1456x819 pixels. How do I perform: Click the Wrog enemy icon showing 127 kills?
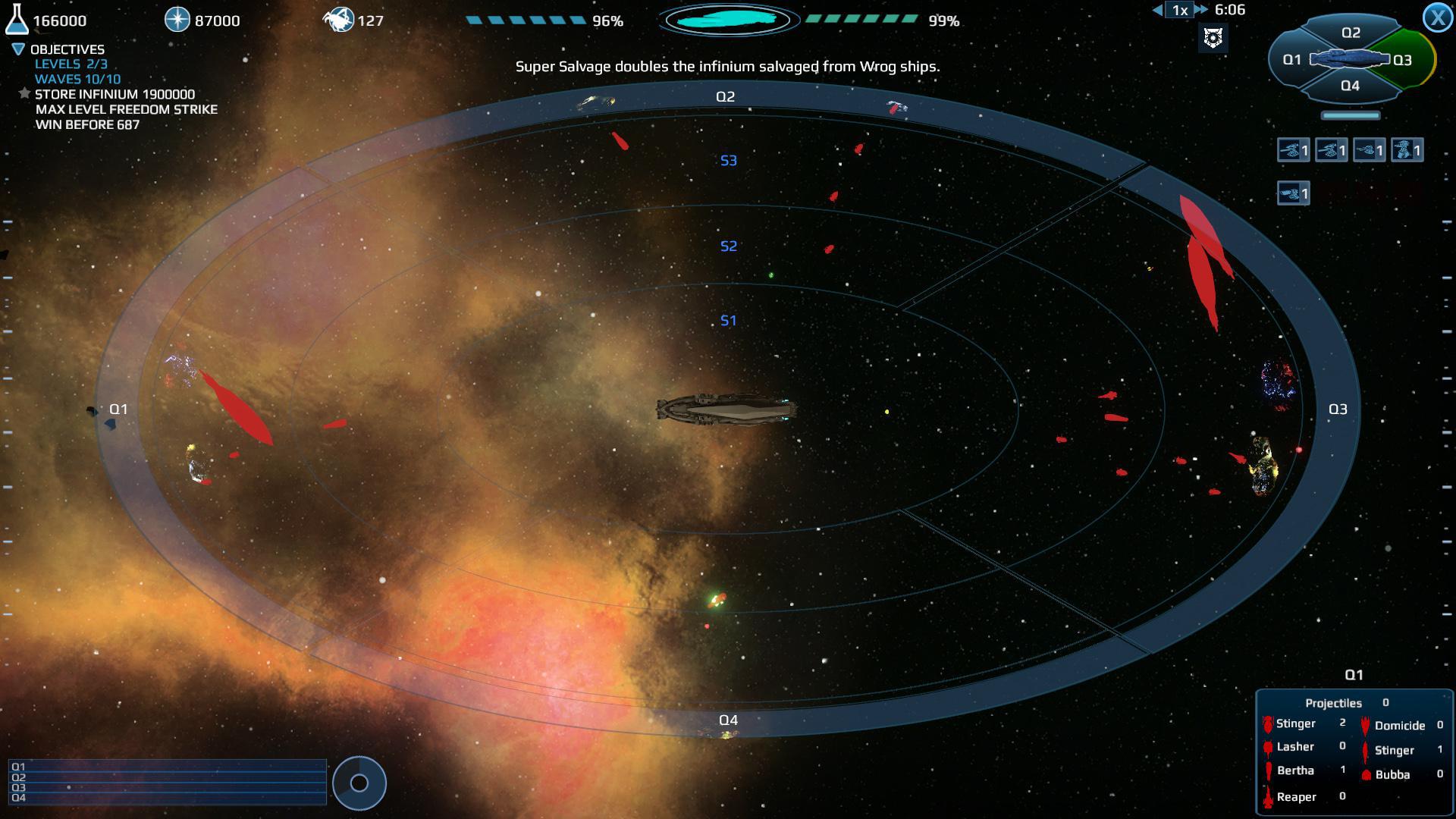point(340,19)
